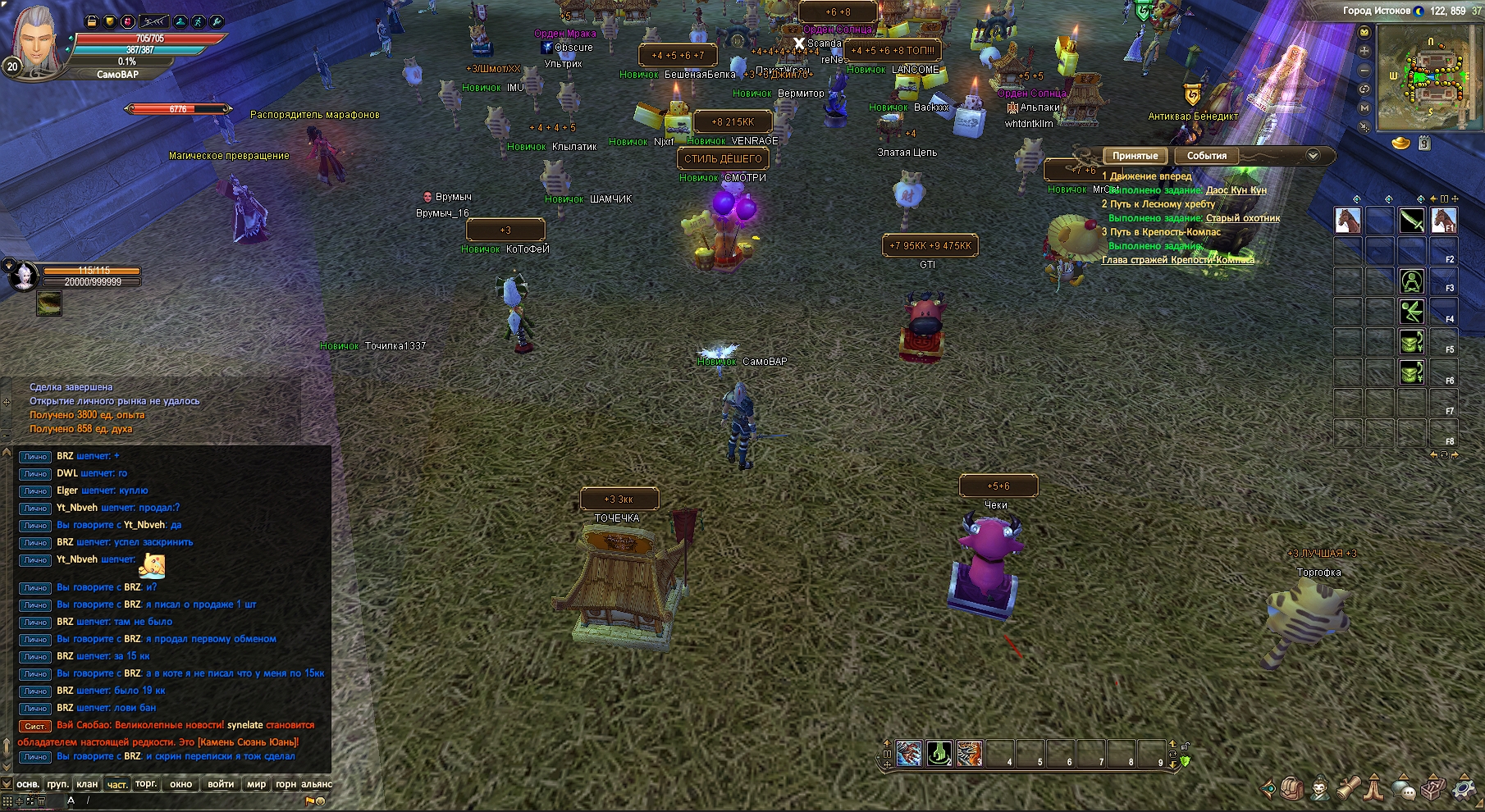Switch to the События quest tab
Image resolution: width=1485 pixels, height=812 pixels.
[x=1206, y=156]
